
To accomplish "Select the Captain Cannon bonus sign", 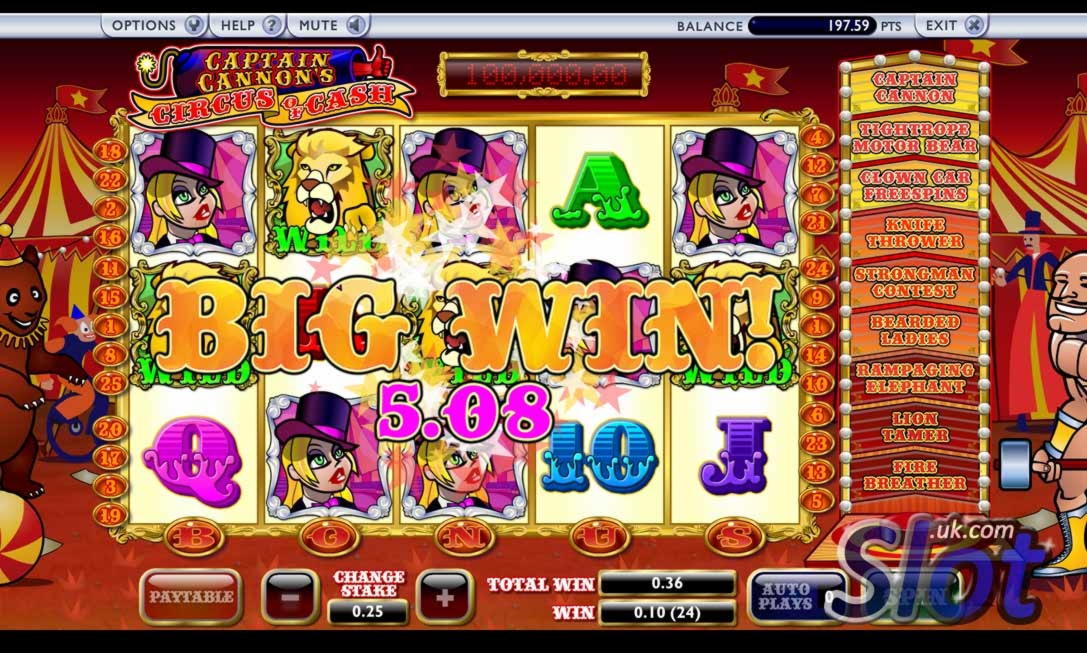I will (x=914, y=88).
